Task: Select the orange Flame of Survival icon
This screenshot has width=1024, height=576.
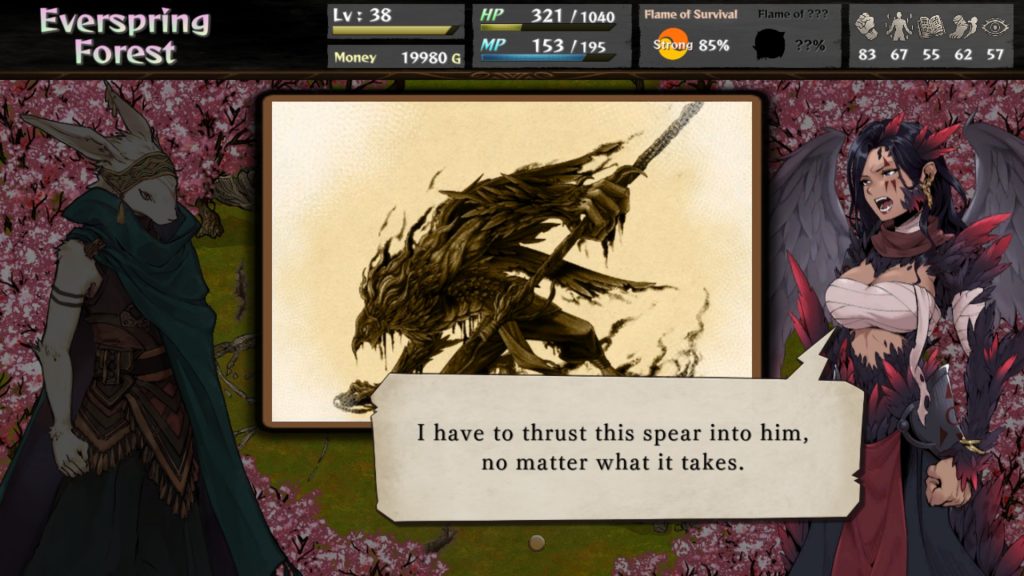Action: point(672,44)
